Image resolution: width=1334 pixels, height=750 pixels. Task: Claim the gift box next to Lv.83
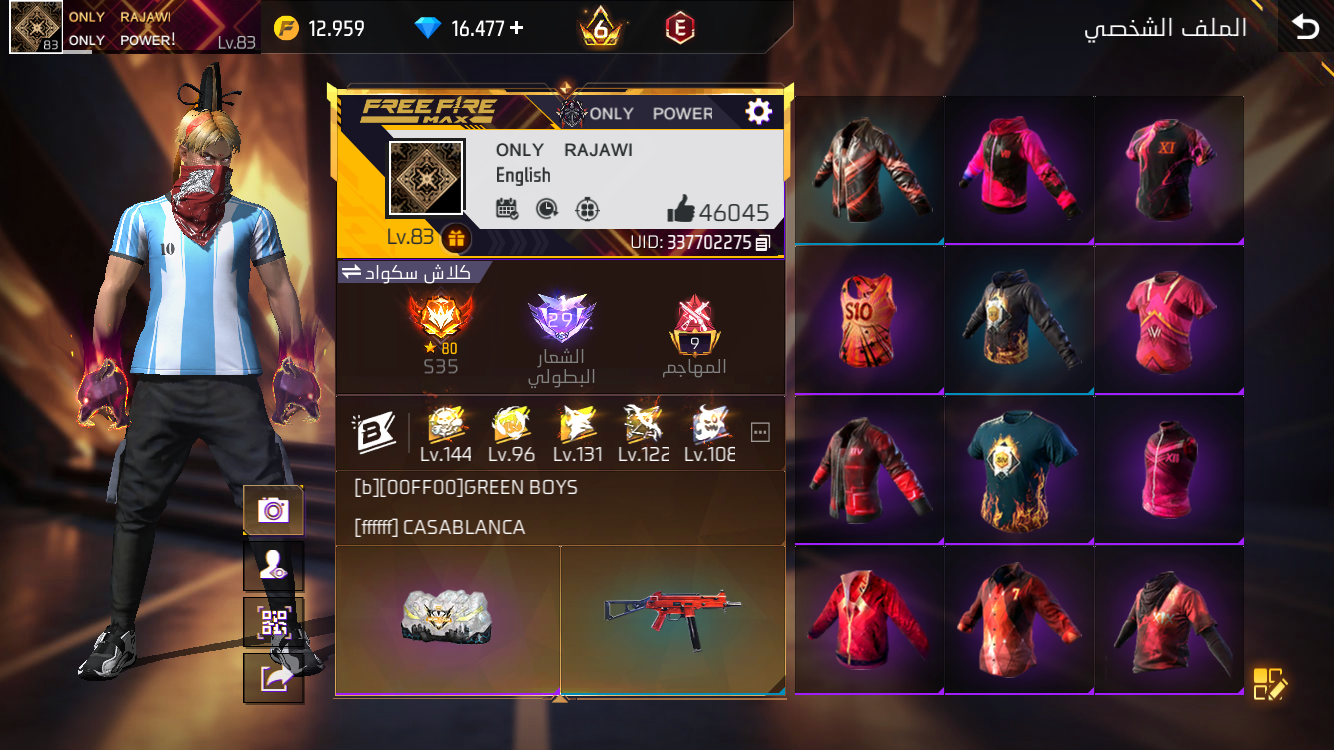456,239
